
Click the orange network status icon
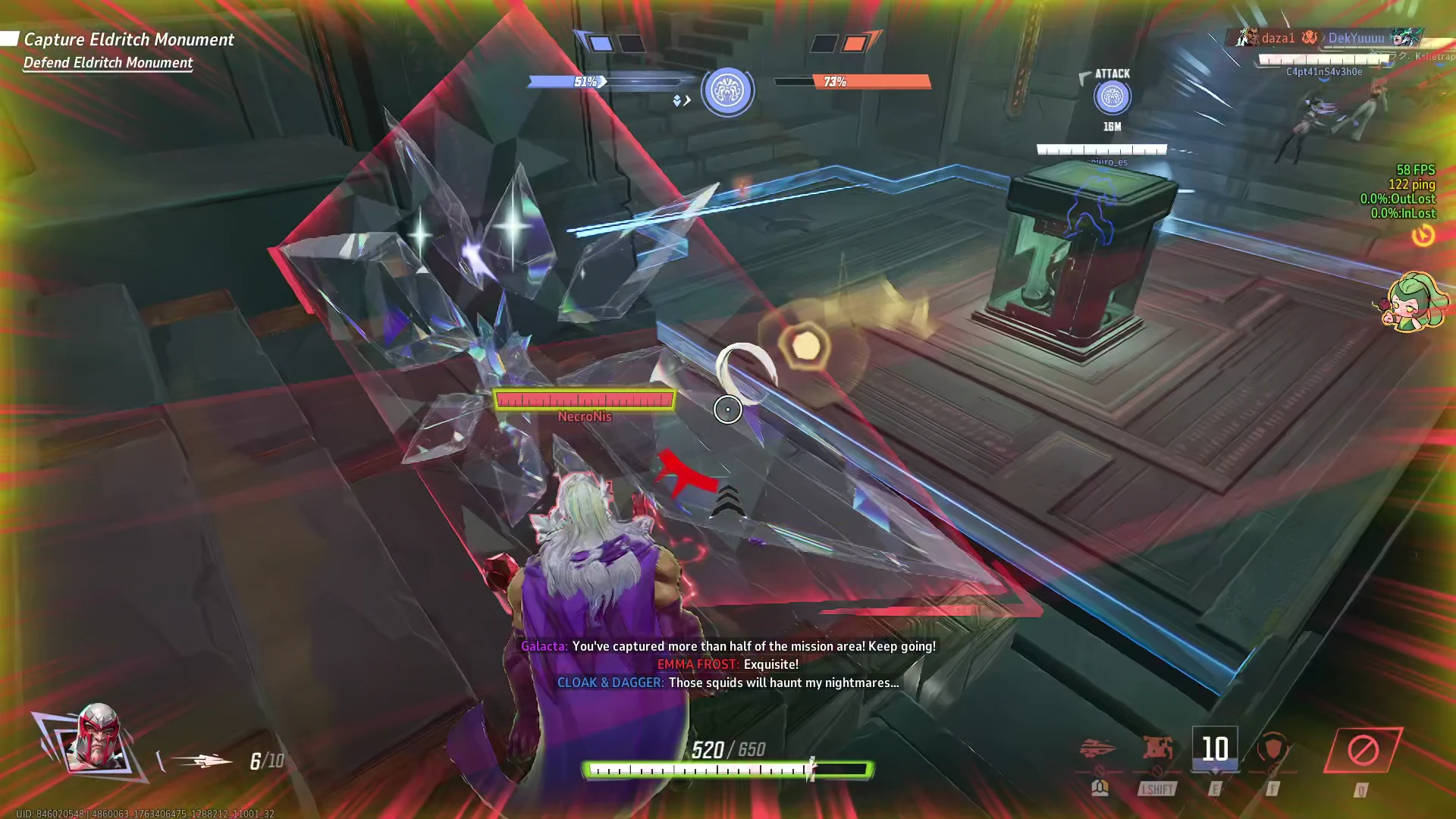tap(1423, 236)
